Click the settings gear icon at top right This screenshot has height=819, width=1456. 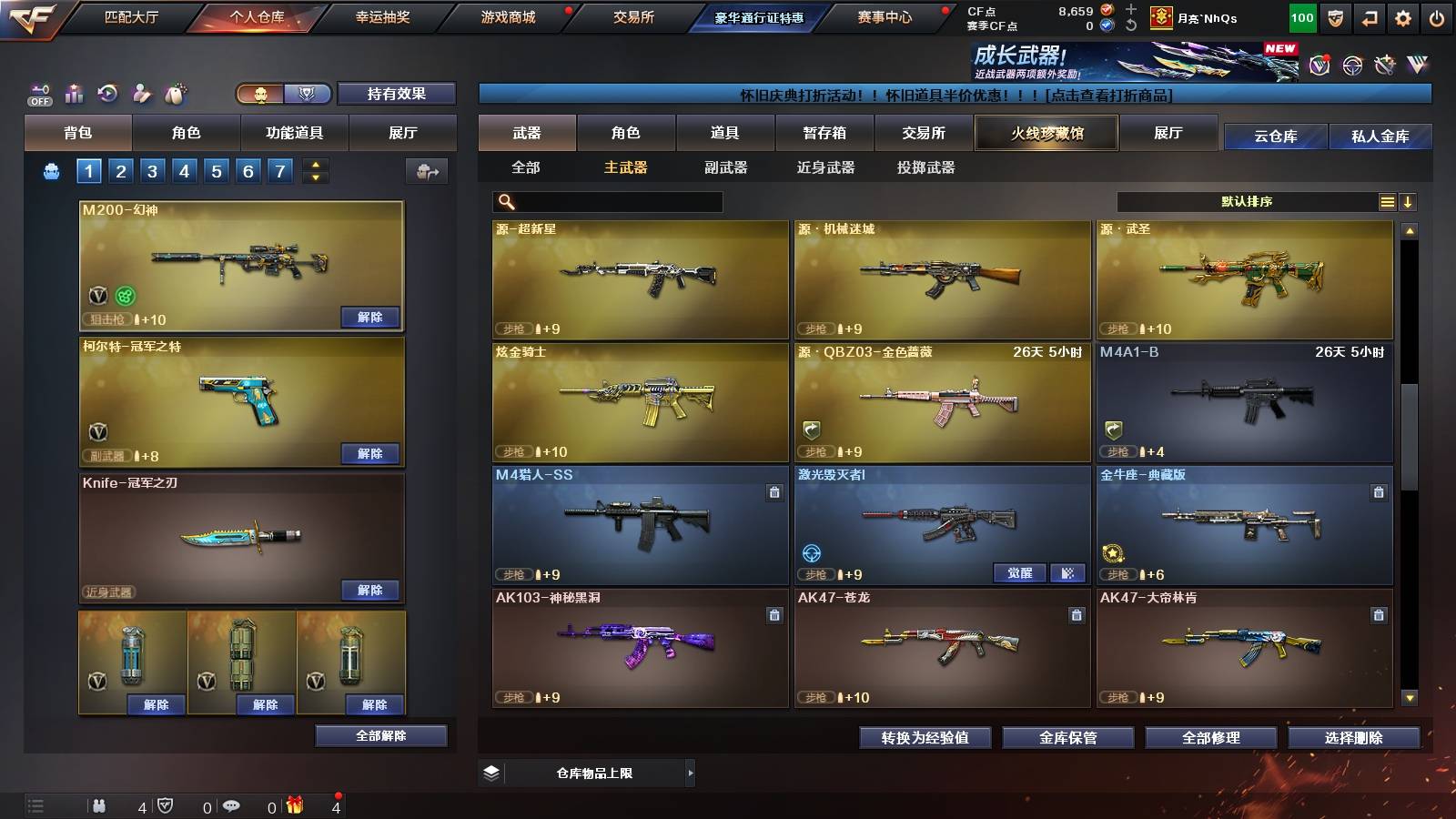(x=1402, y=16)
